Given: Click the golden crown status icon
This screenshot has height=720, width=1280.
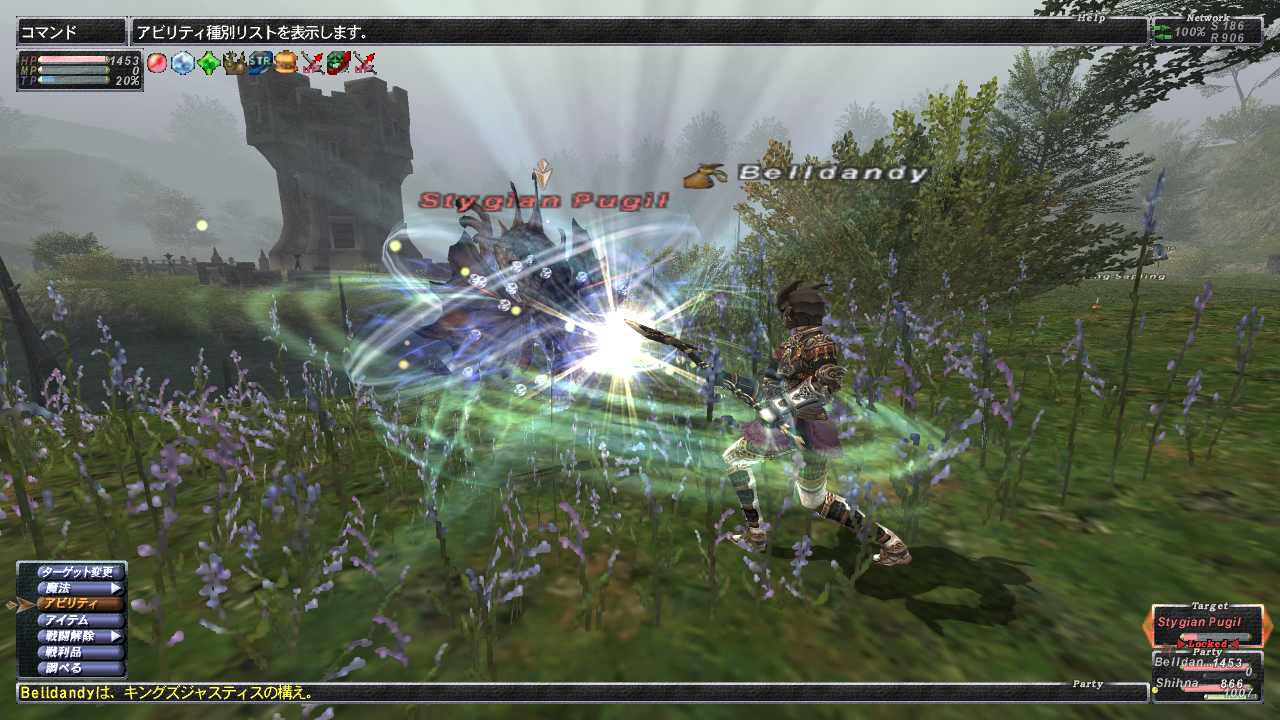Looking at the screenshot, I should pos(234,63).
